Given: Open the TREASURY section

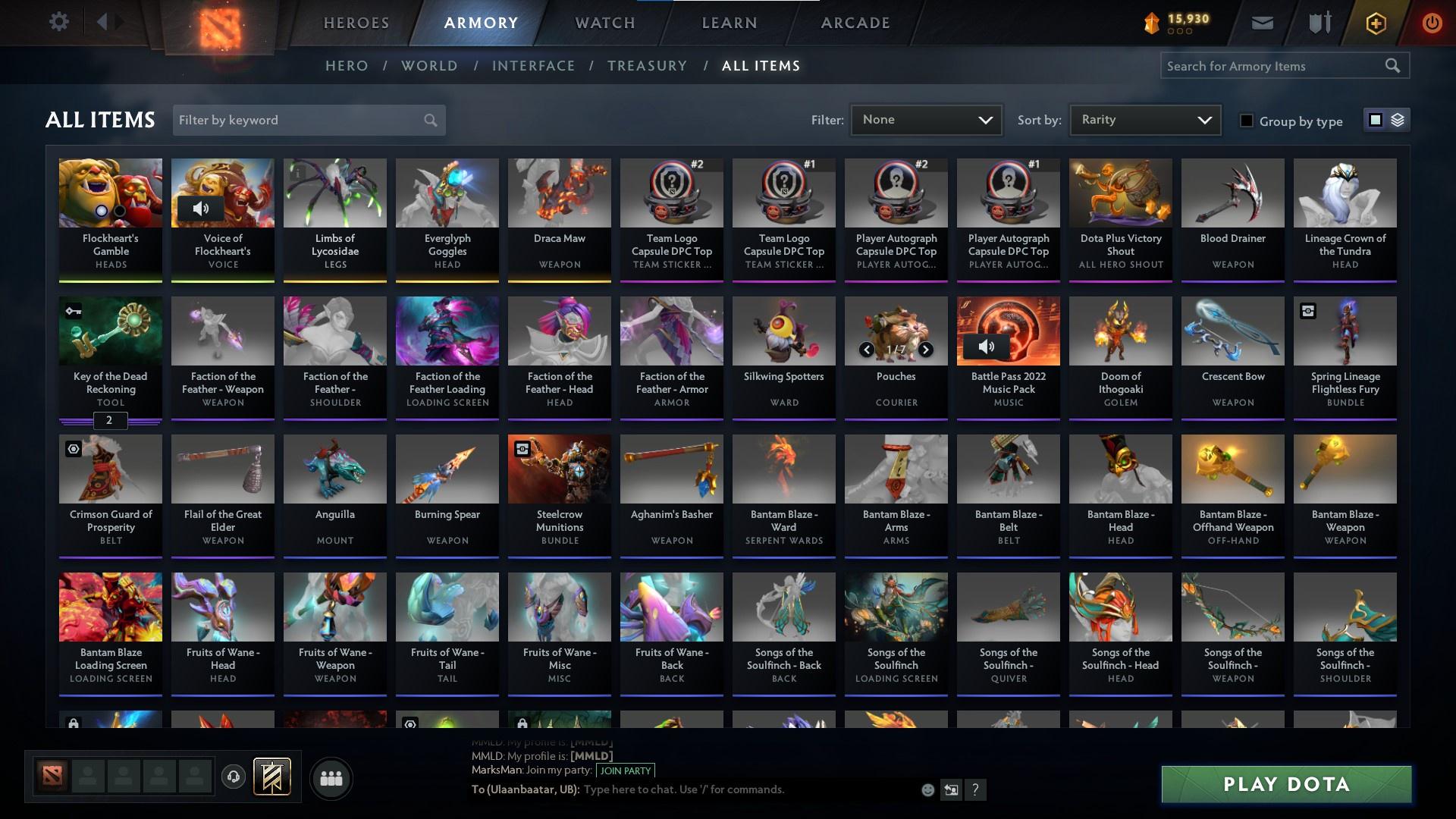Looking at the screenshot, I should 647,66.
